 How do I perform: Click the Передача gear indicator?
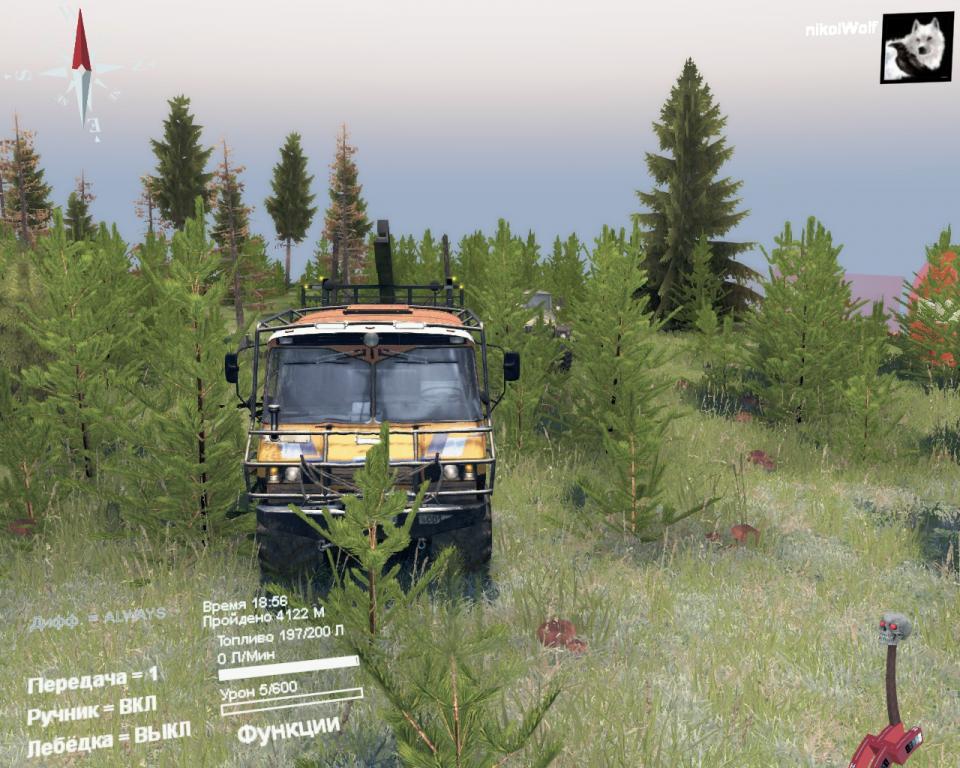click(92, 681)
